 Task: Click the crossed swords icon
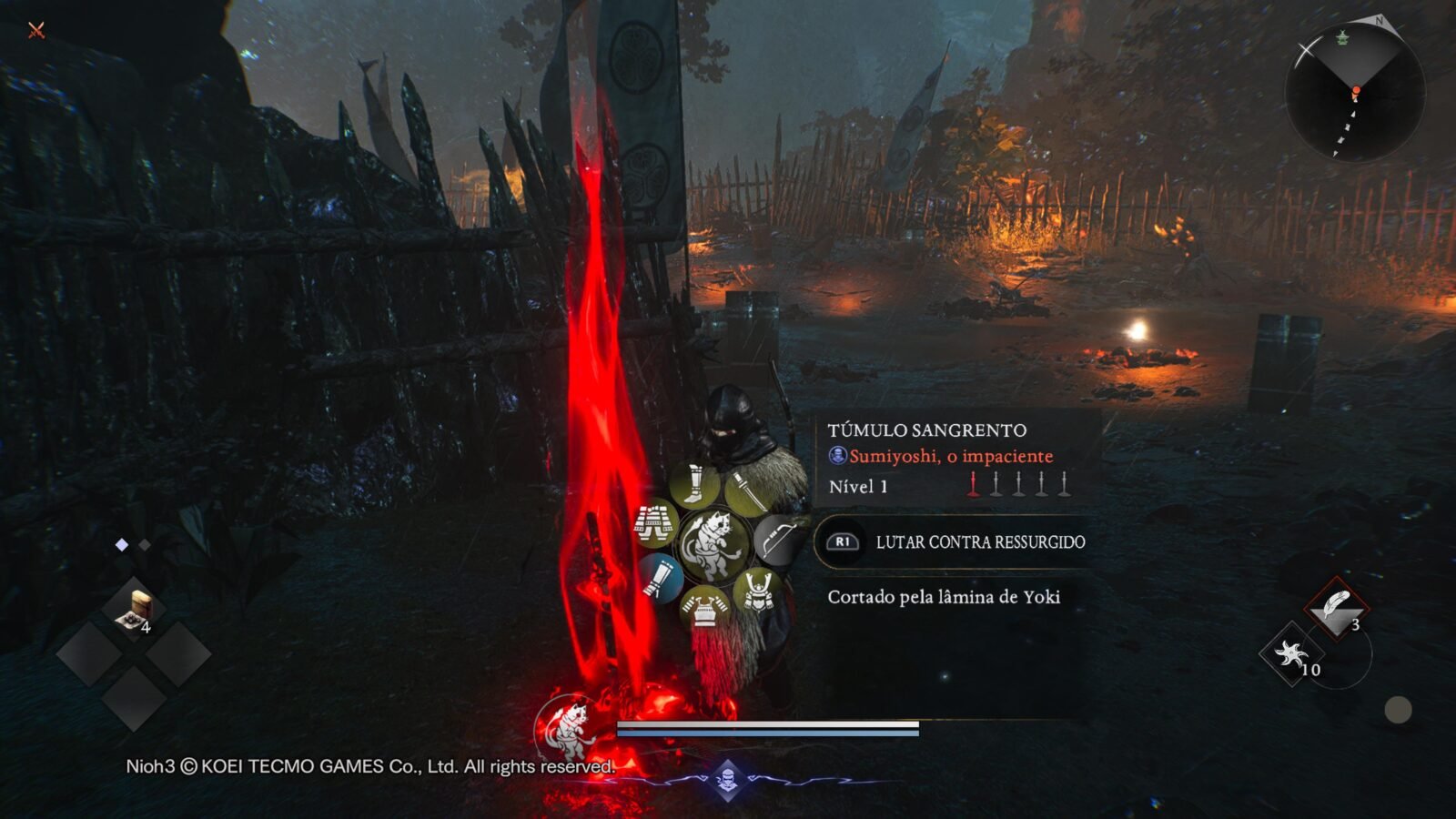click(36, 30)
